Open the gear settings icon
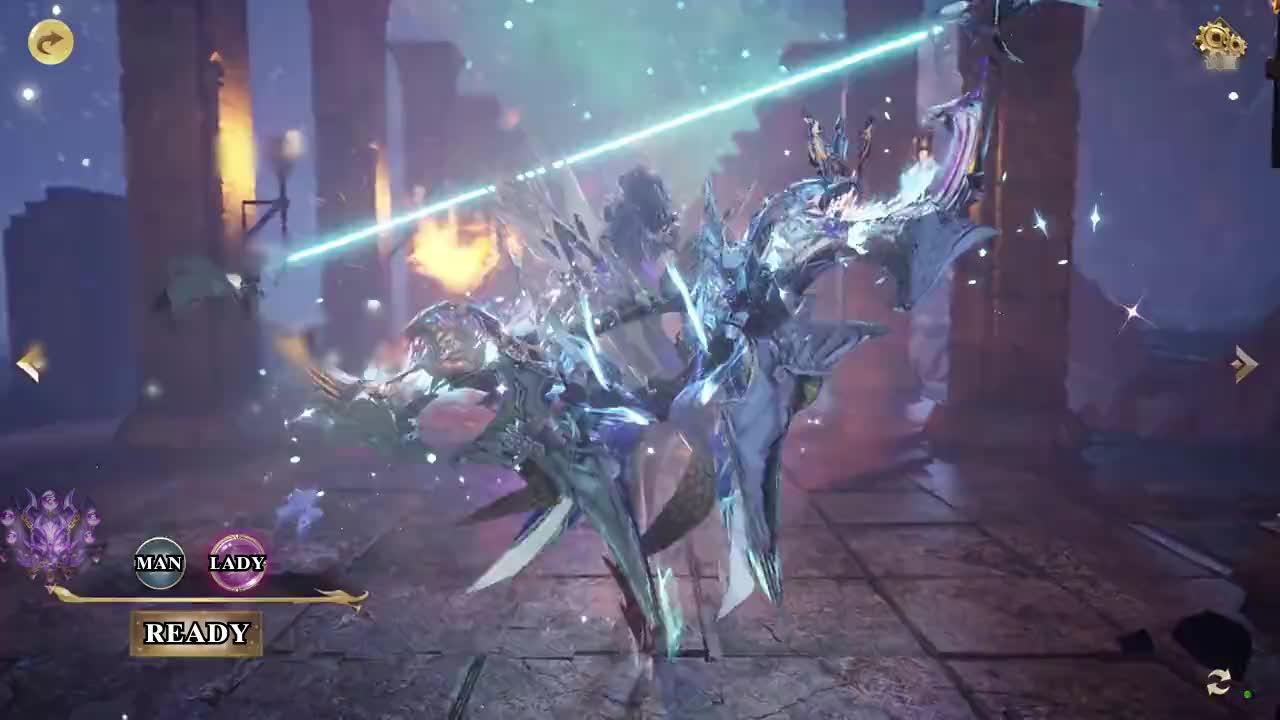The width and height of the screenshot is (1280, 720). 1219,42
